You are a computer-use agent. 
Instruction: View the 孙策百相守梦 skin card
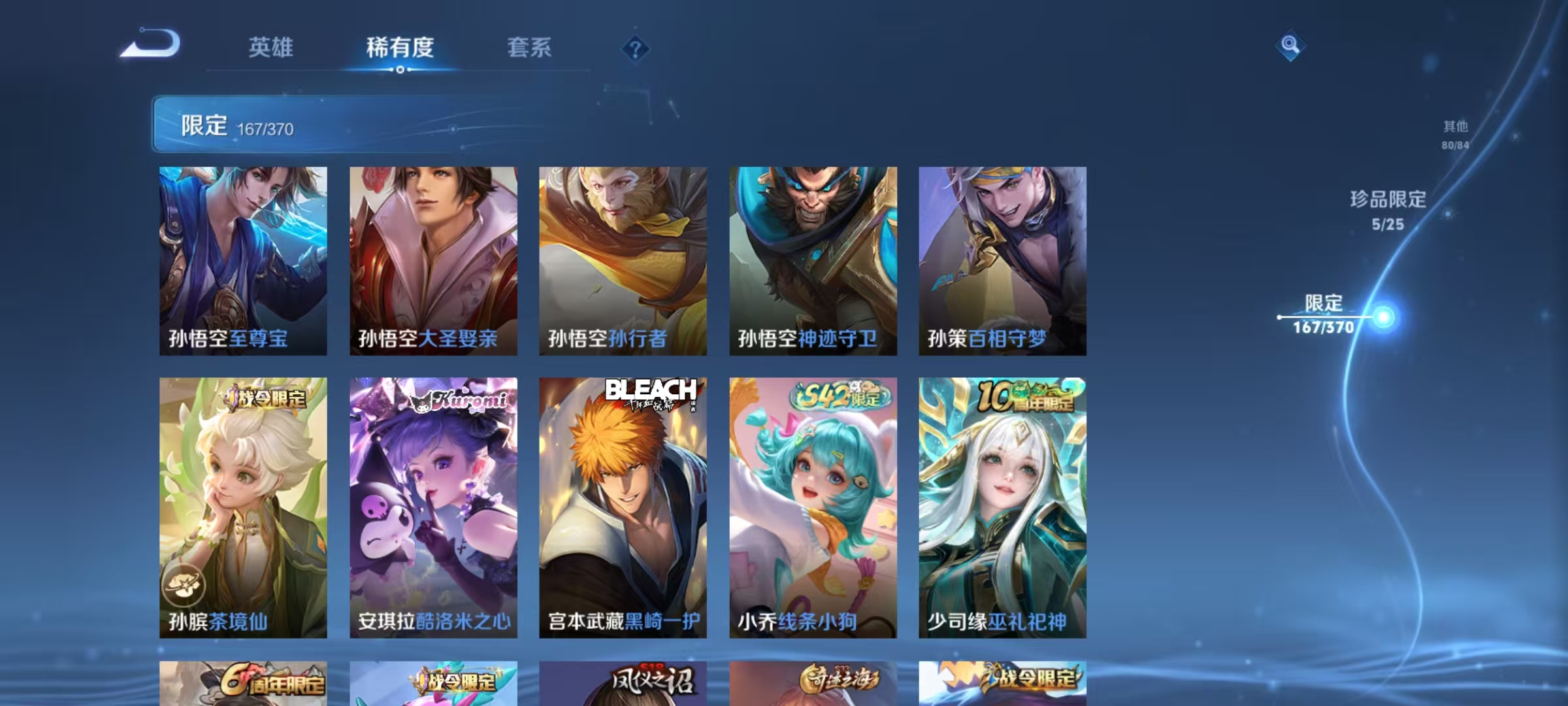click(x=1004, y=261)
